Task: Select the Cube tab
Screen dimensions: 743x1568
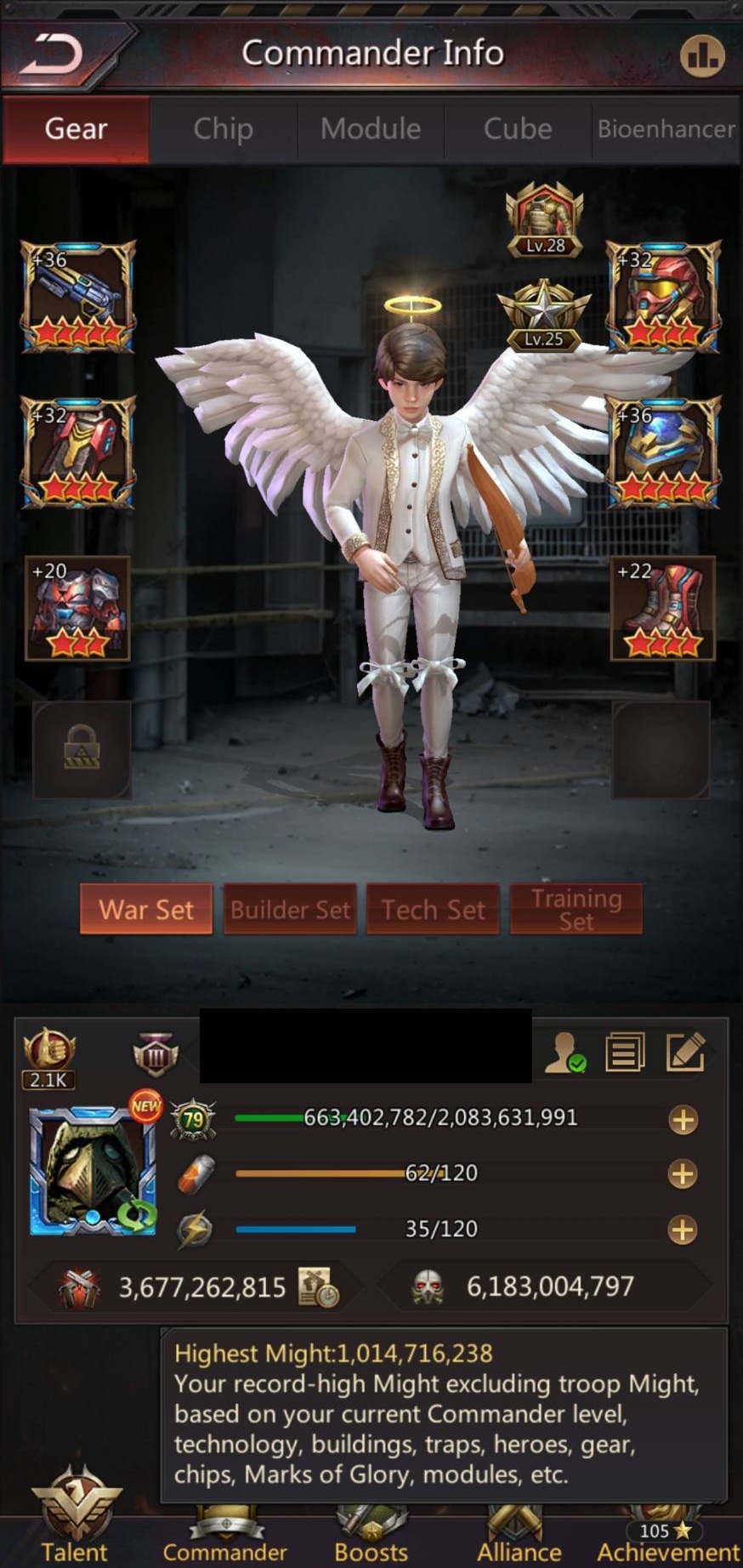Action: coord(518,129)
